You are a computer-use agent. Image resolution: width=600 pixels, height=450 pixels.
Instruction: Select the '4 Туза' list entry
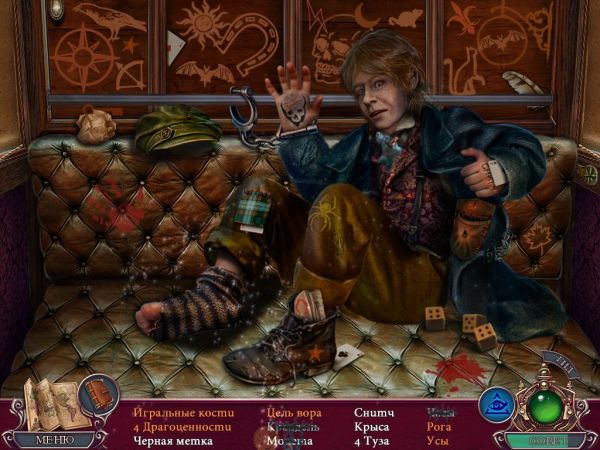click(374, 441)
